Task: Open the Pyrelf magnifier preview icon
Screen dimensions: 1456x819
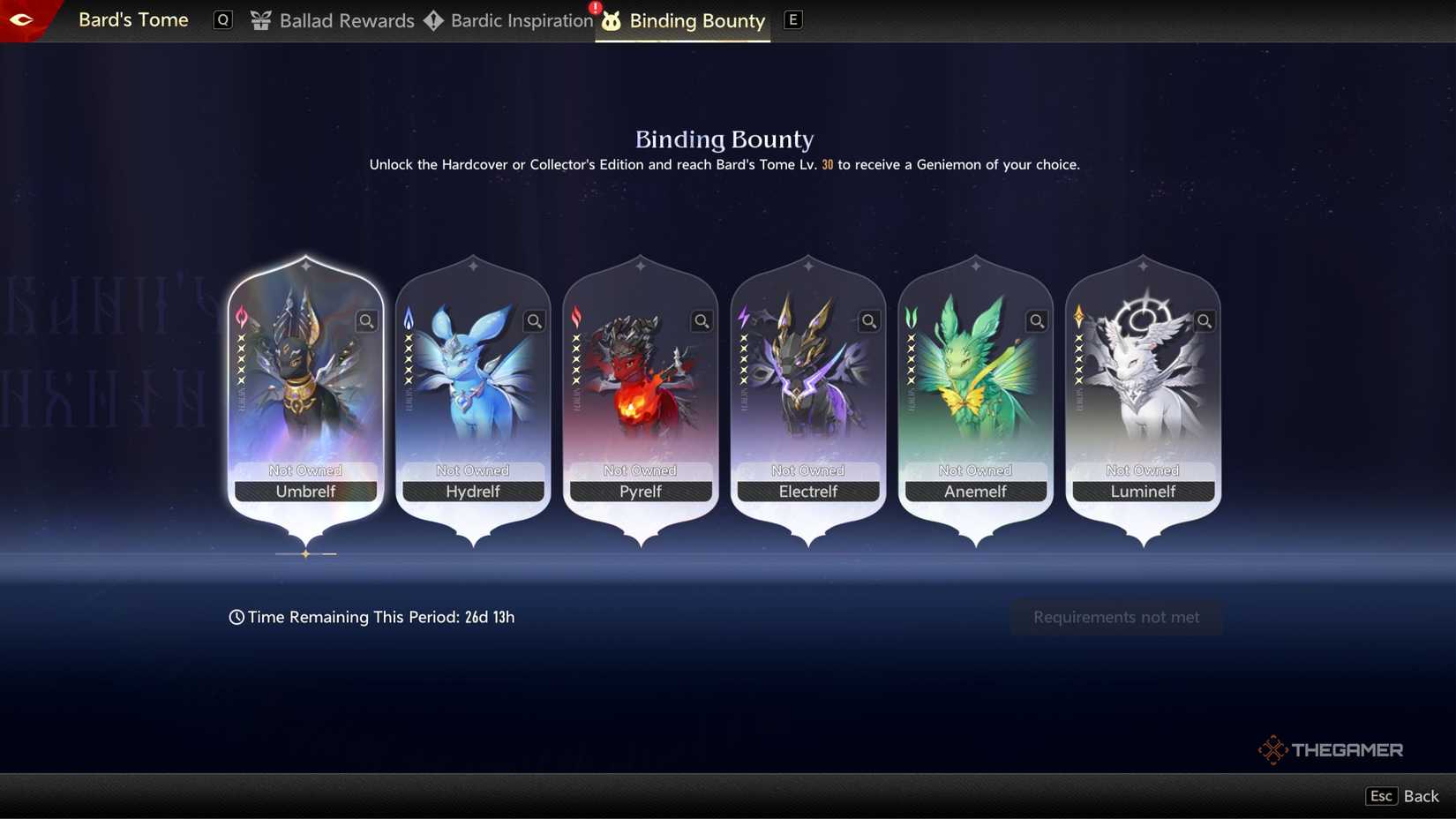Action: [x=702, y=321]
